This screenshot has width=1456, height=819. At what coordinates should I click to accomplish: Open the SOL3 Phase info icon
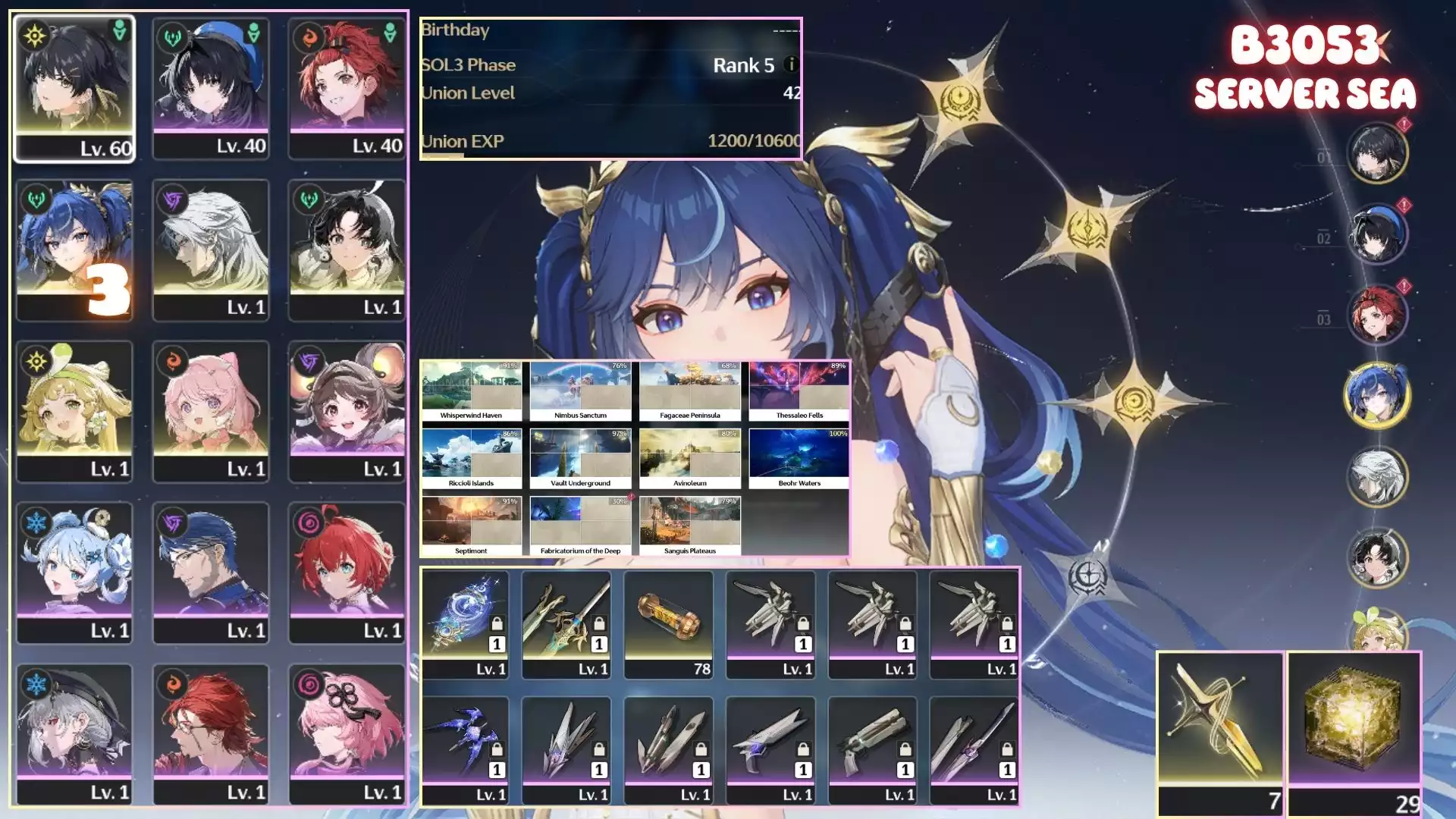791,65
